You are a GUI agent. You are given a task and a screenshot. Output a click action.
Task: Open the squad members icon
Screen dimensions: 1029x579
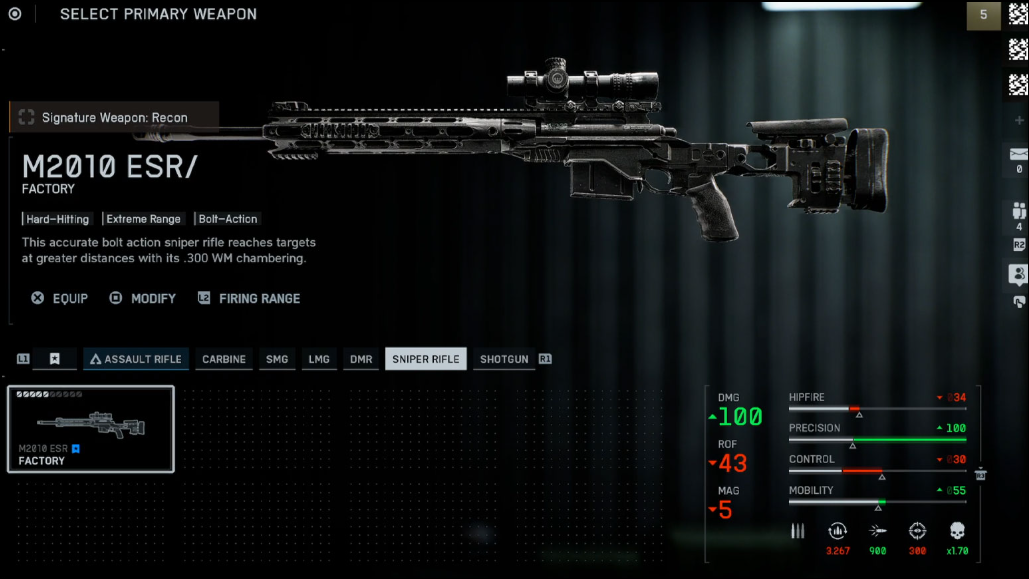tap(1018, 211)
